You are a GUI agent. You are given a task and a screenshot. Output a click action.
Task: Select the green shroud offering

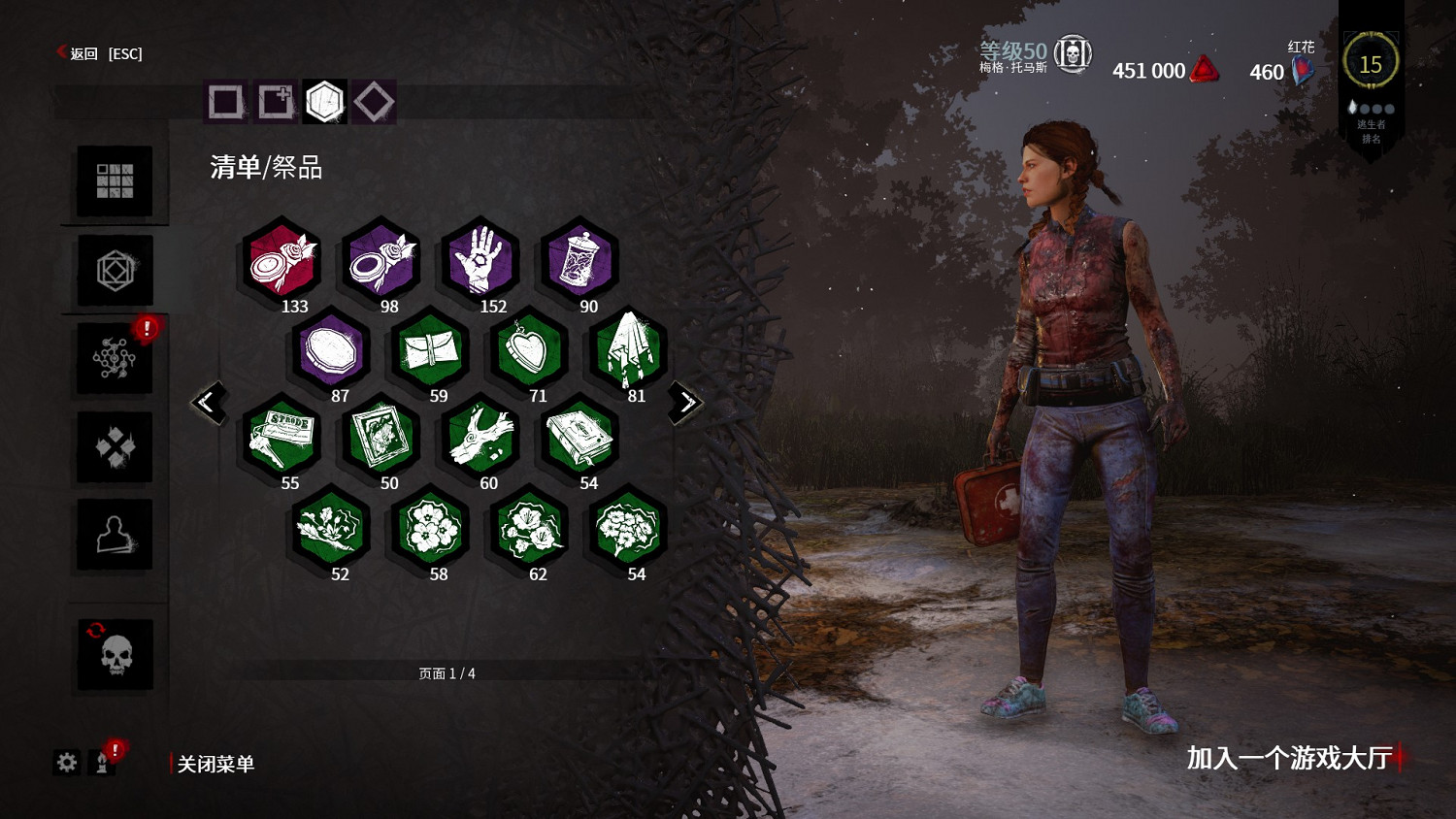628,349
